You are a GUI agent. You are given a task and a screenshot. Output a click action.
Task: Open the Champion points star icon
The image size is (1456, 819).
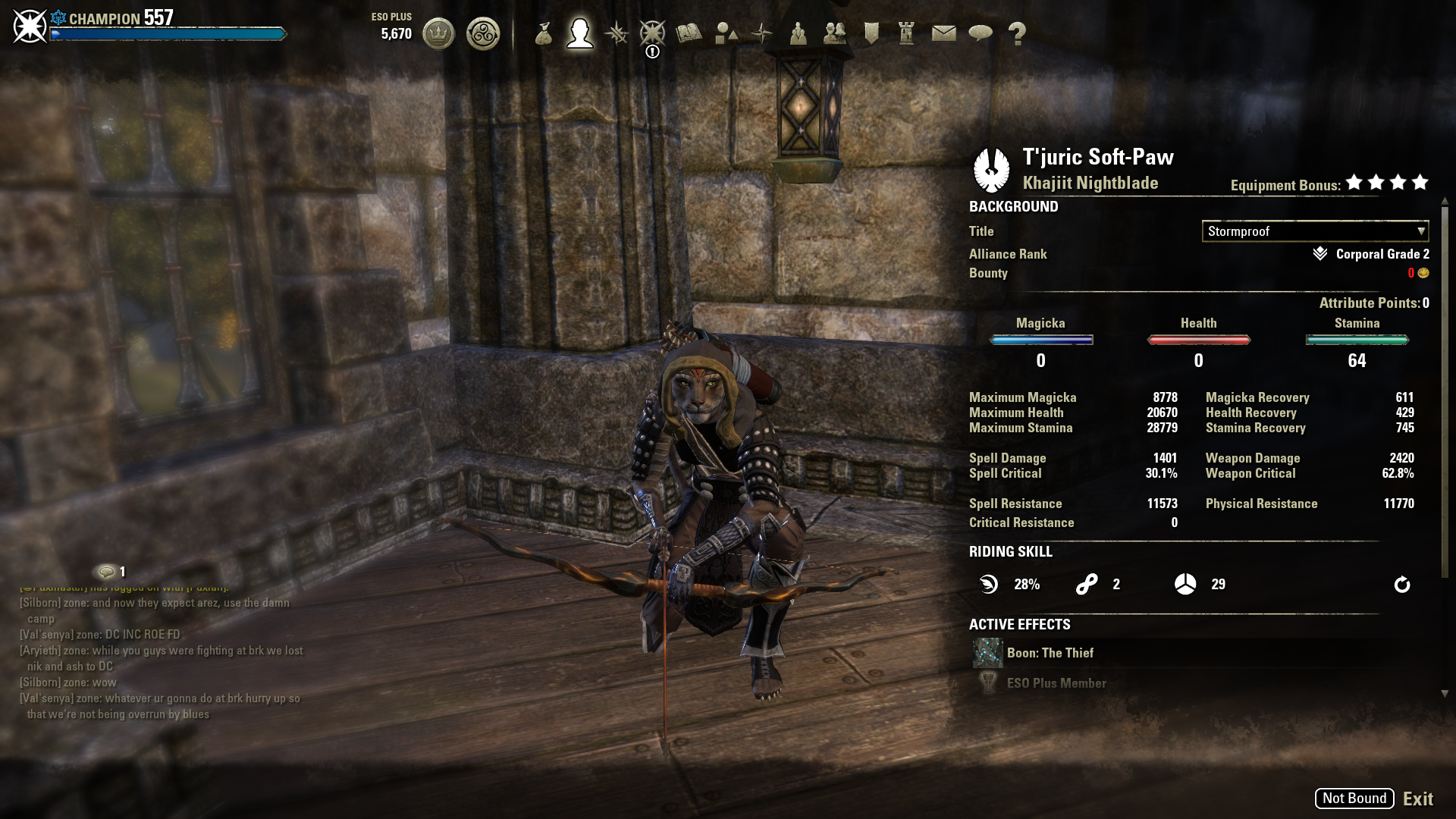pyautogui.click(x=652, y=33)
